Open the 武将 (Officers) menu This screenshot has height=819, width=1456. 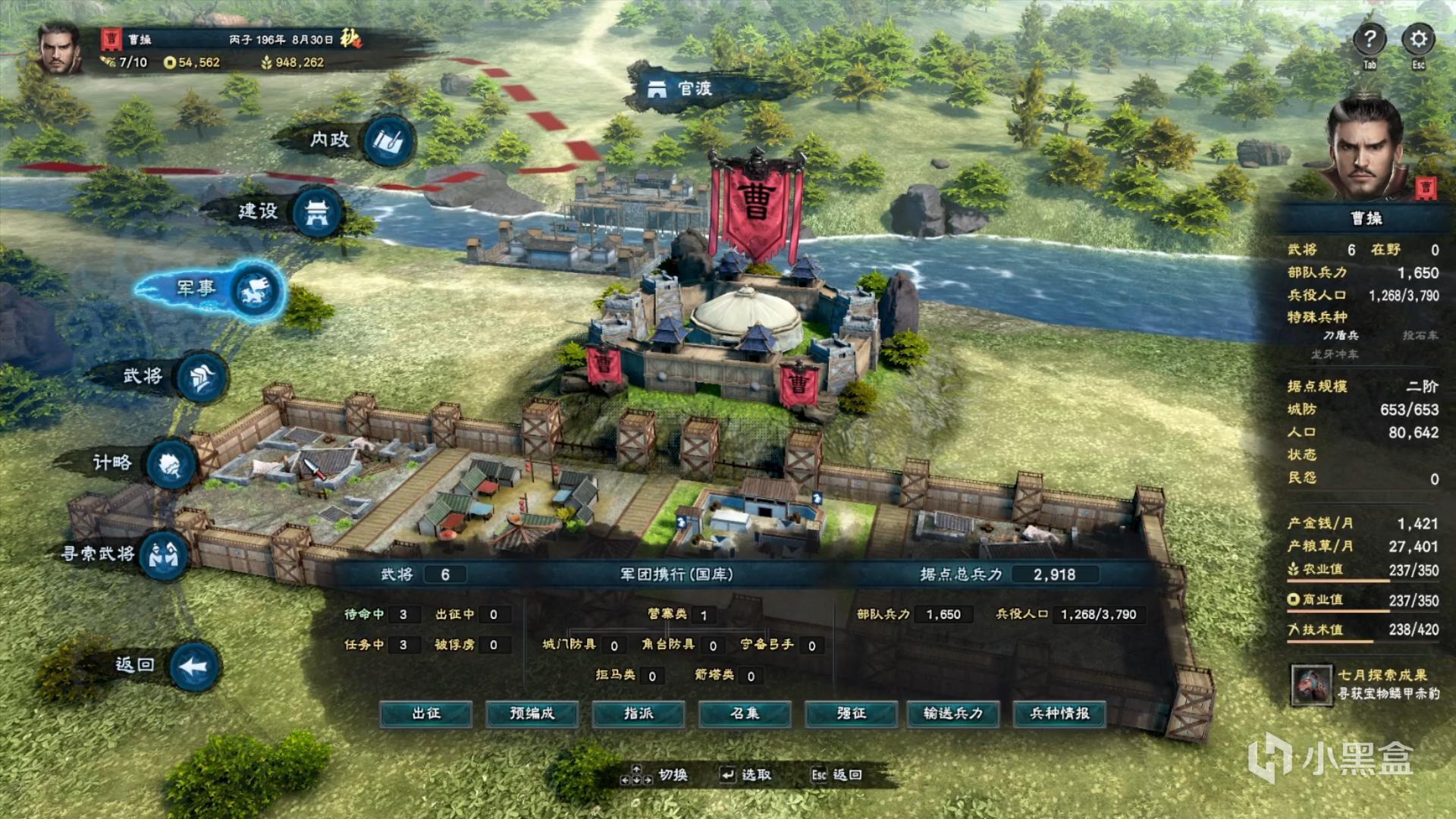coord(201,377)
